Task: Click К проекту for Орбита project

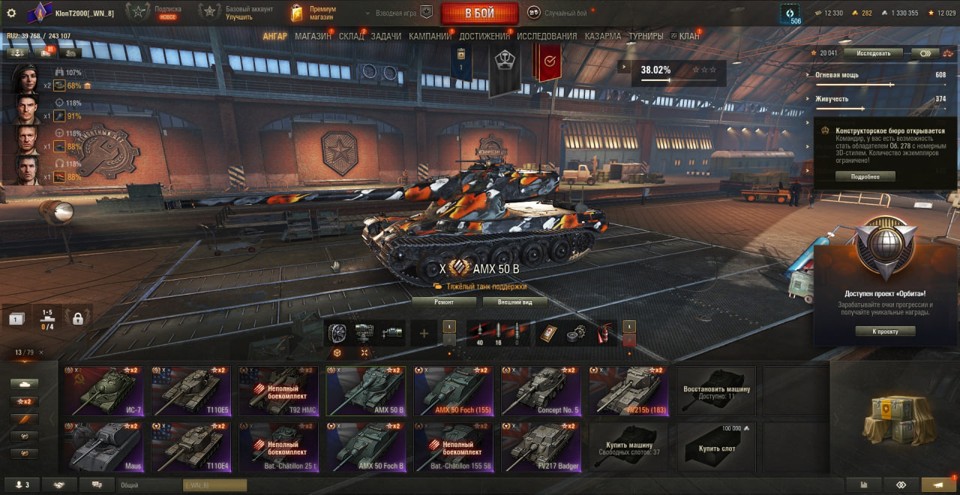Action: 885,331
